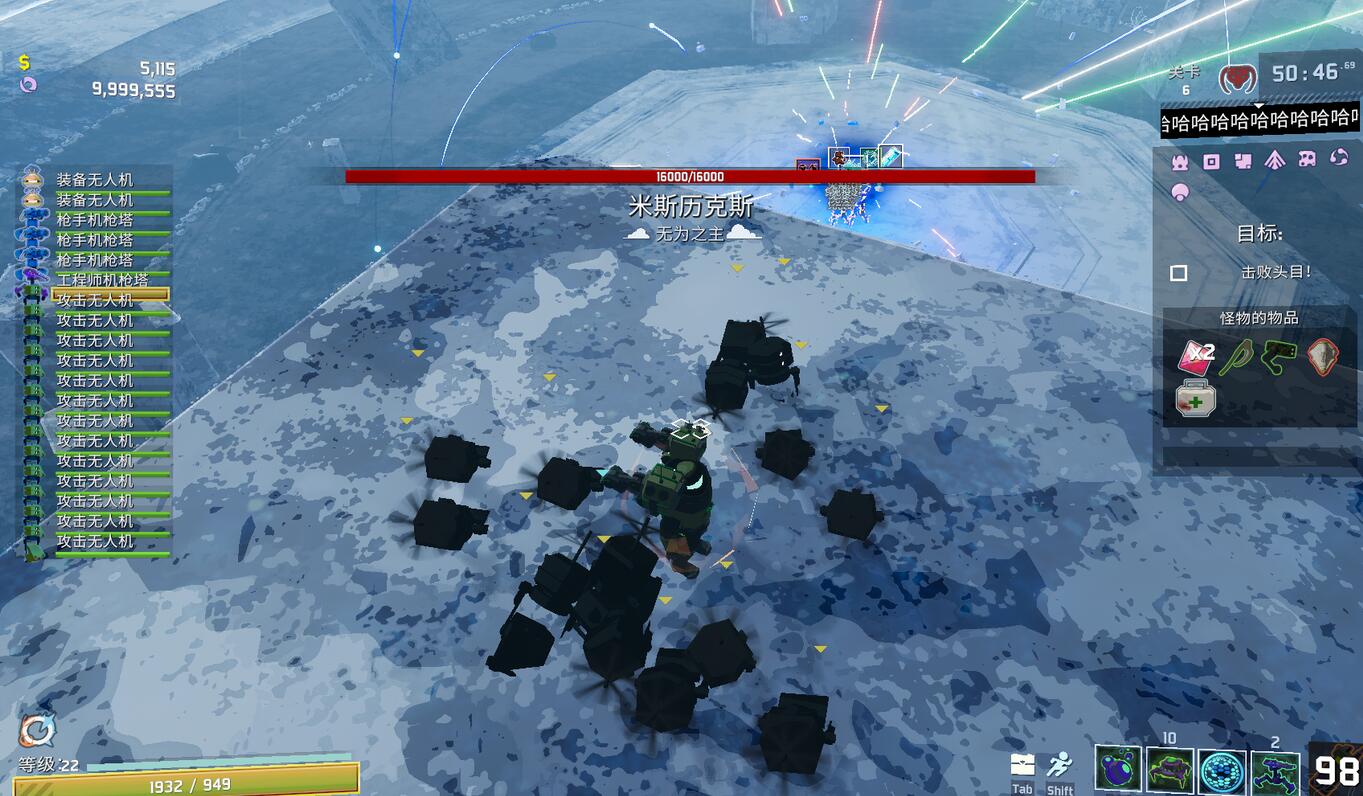Select the hollow square artifact icon
1363x796 pixels.
1212,160
